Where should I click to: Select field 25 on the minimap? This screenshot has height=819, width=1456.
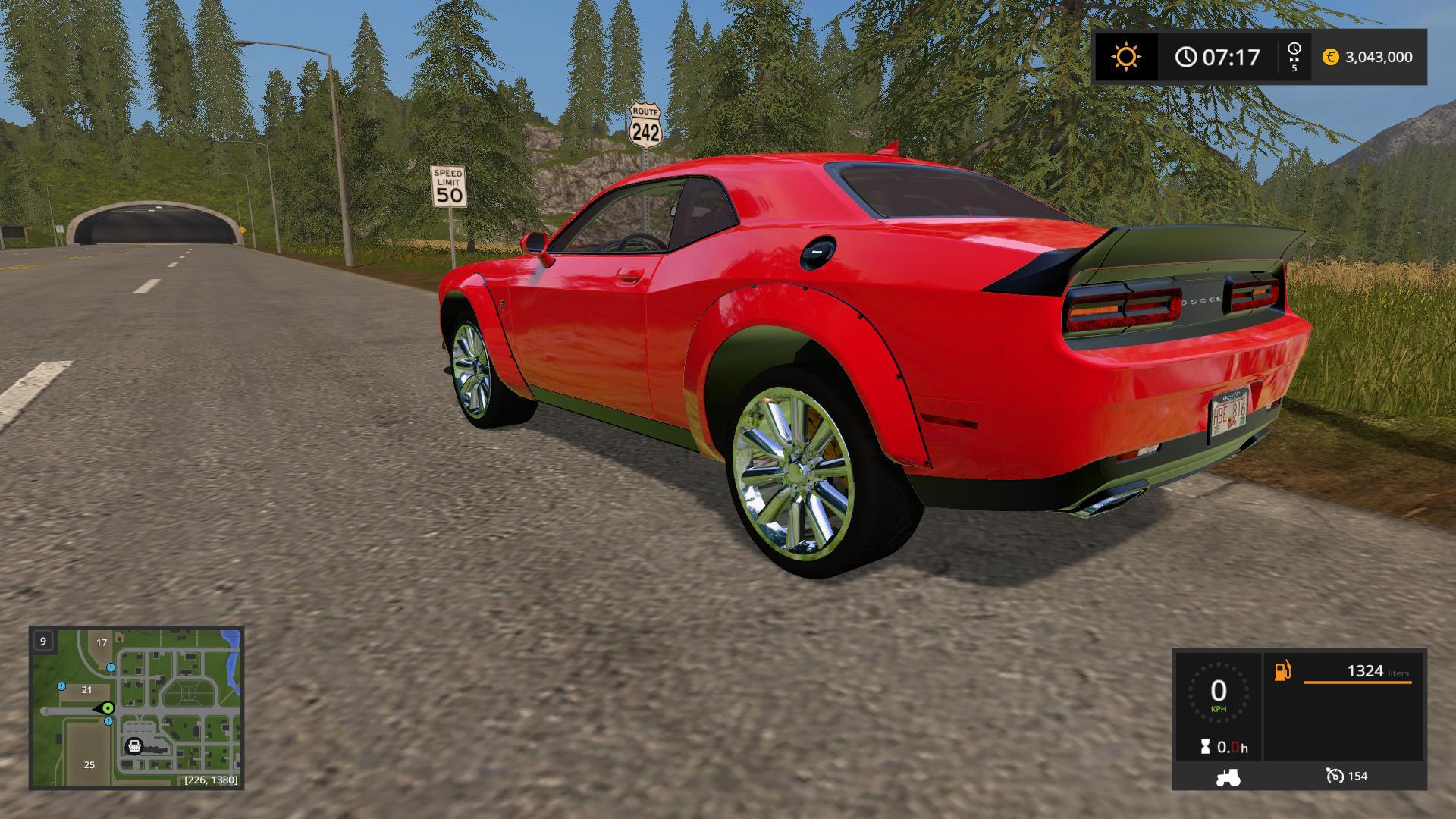point(89,764)
